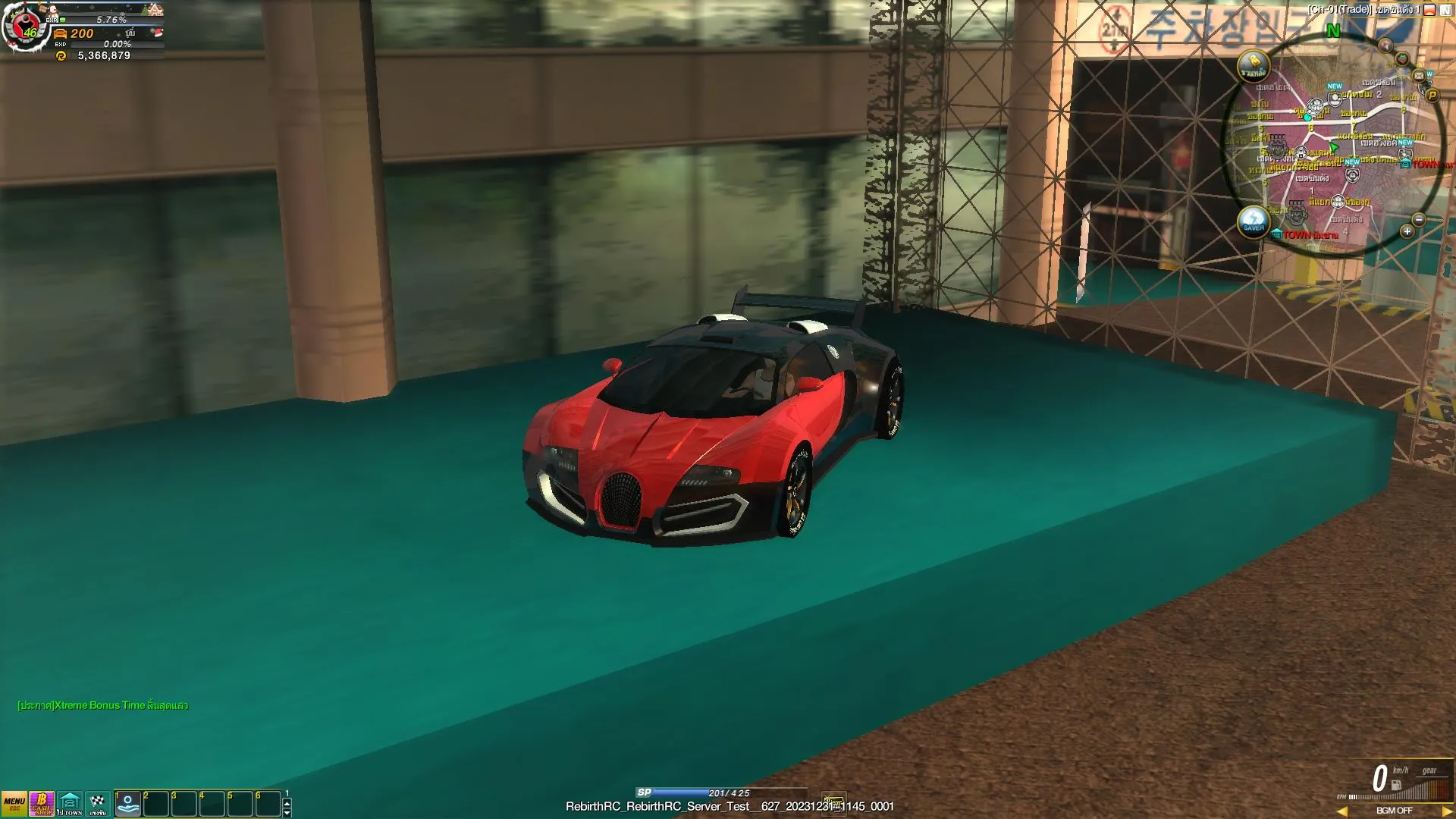This screenshot has height=819, width=1456.
Task: Click the compass icon on minimap rim
Action: tap(1385, 45)
